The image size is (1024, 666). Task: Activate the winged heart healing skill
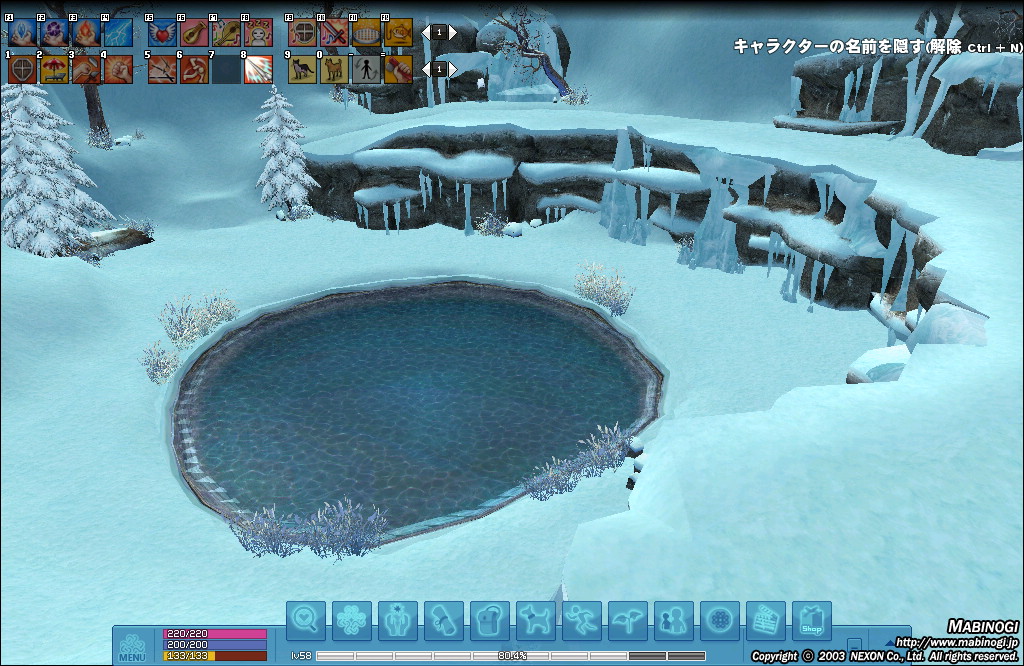coord(162,32)
